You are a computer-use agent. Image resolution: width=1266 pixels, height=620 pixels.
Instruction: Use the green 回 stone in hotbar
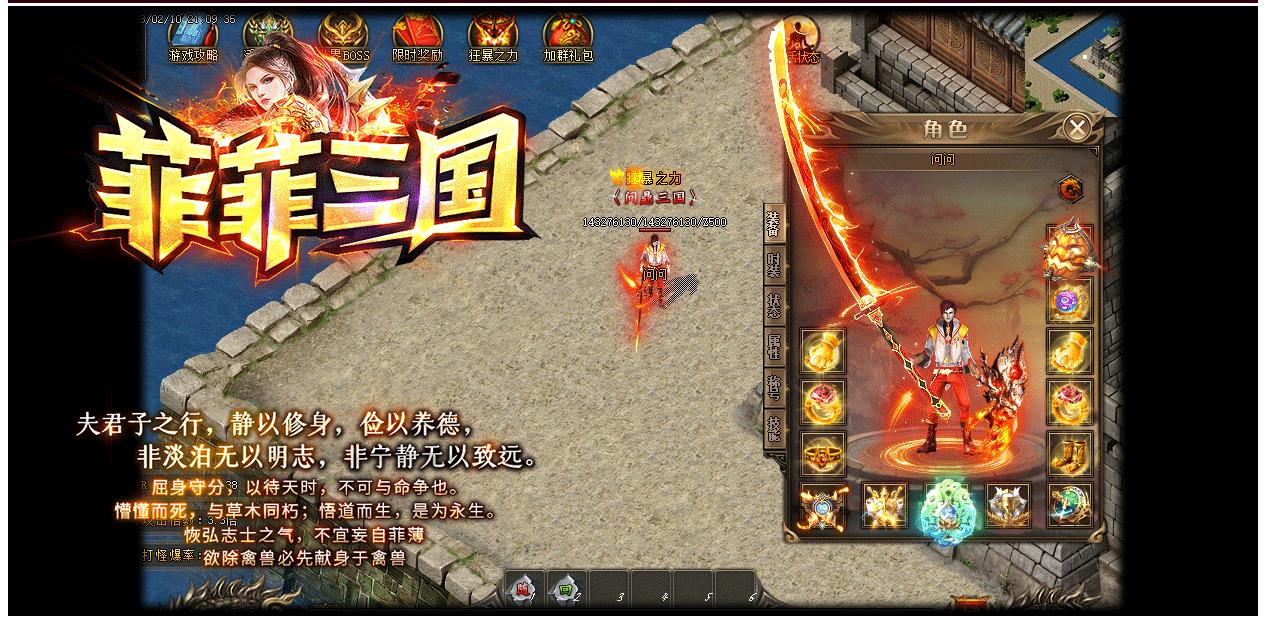pos(566,590)
